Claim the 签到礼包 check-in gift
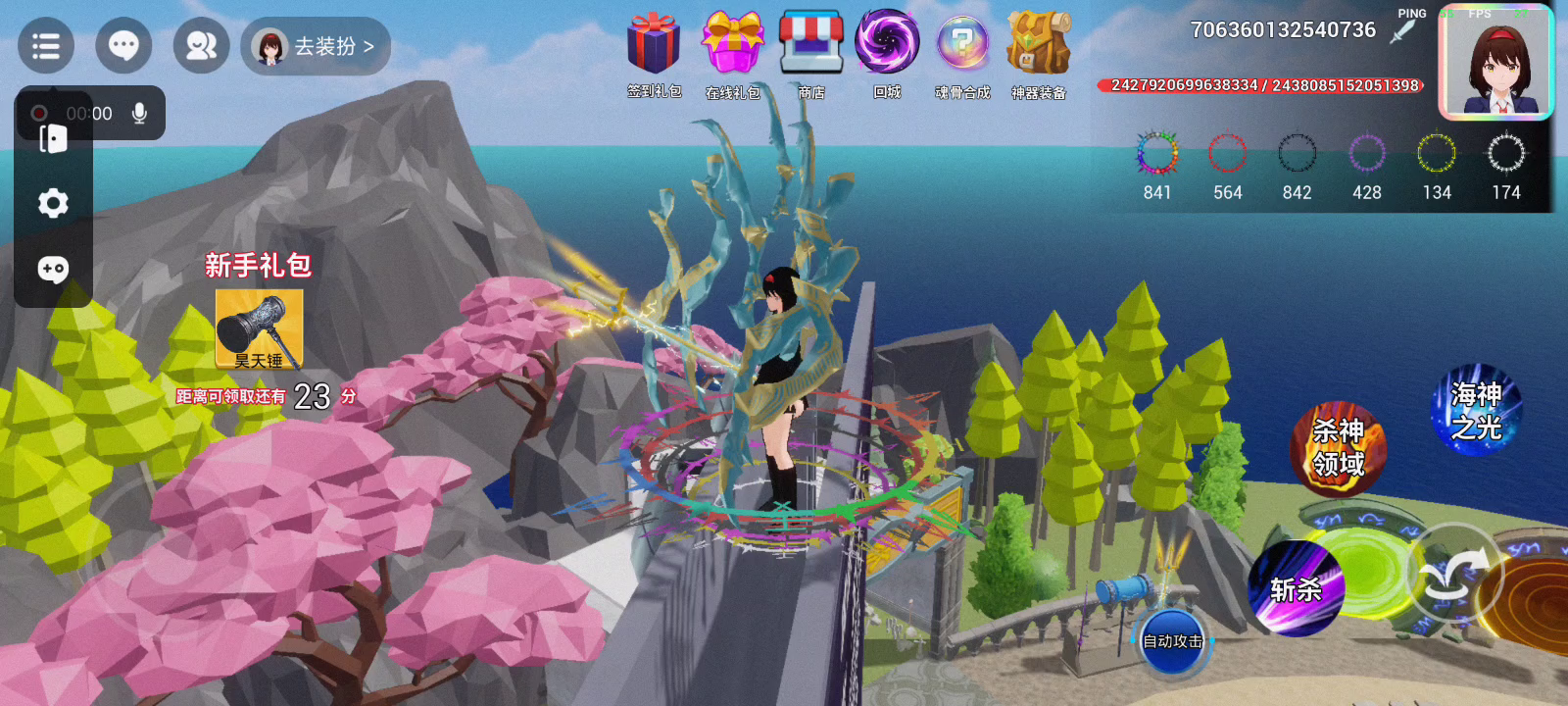Screen dimensions: 1568x706 coord(654,44)
